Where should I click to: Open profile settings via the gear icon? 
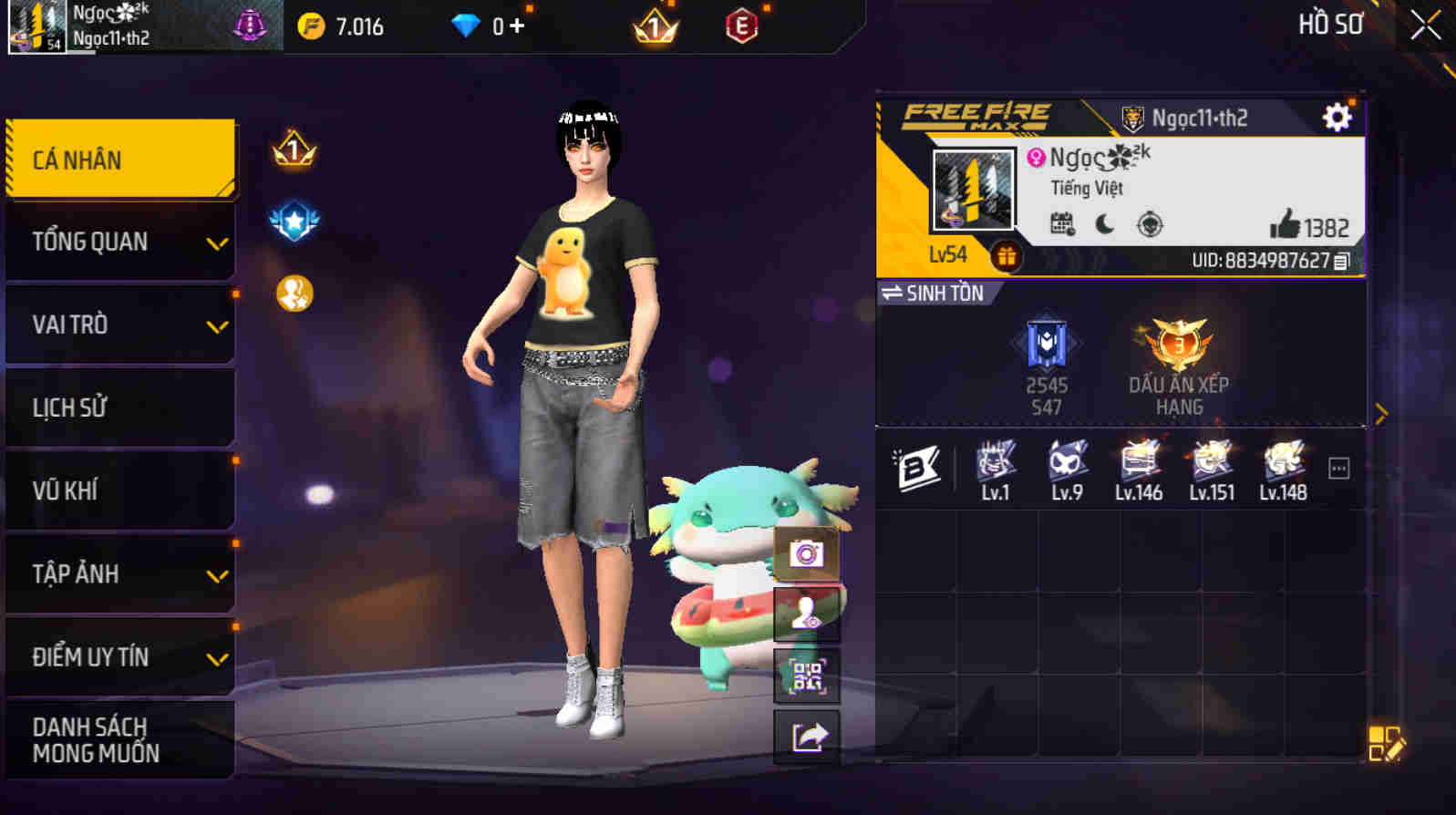click(x=1336, y=117)
